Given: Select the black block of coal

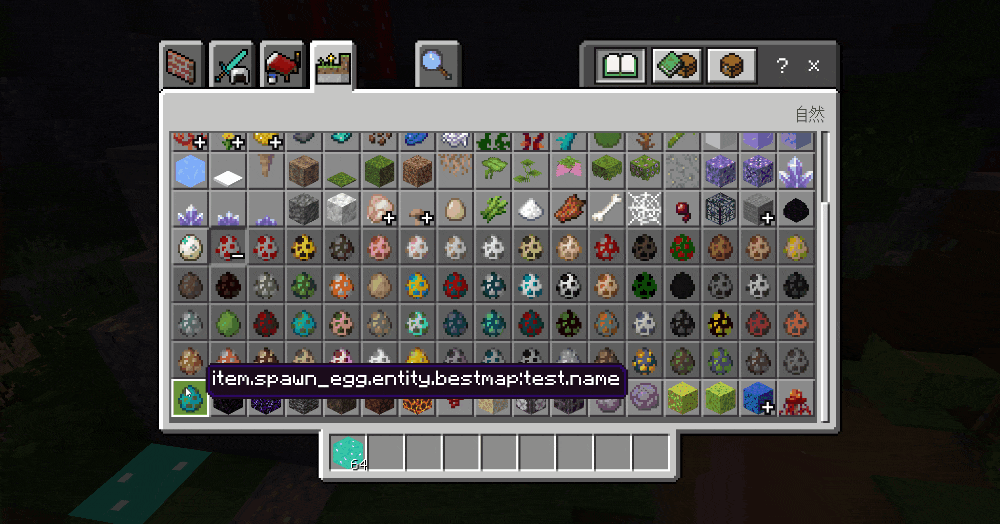Looking at the screenshot, I should click(x=796, y=209).
